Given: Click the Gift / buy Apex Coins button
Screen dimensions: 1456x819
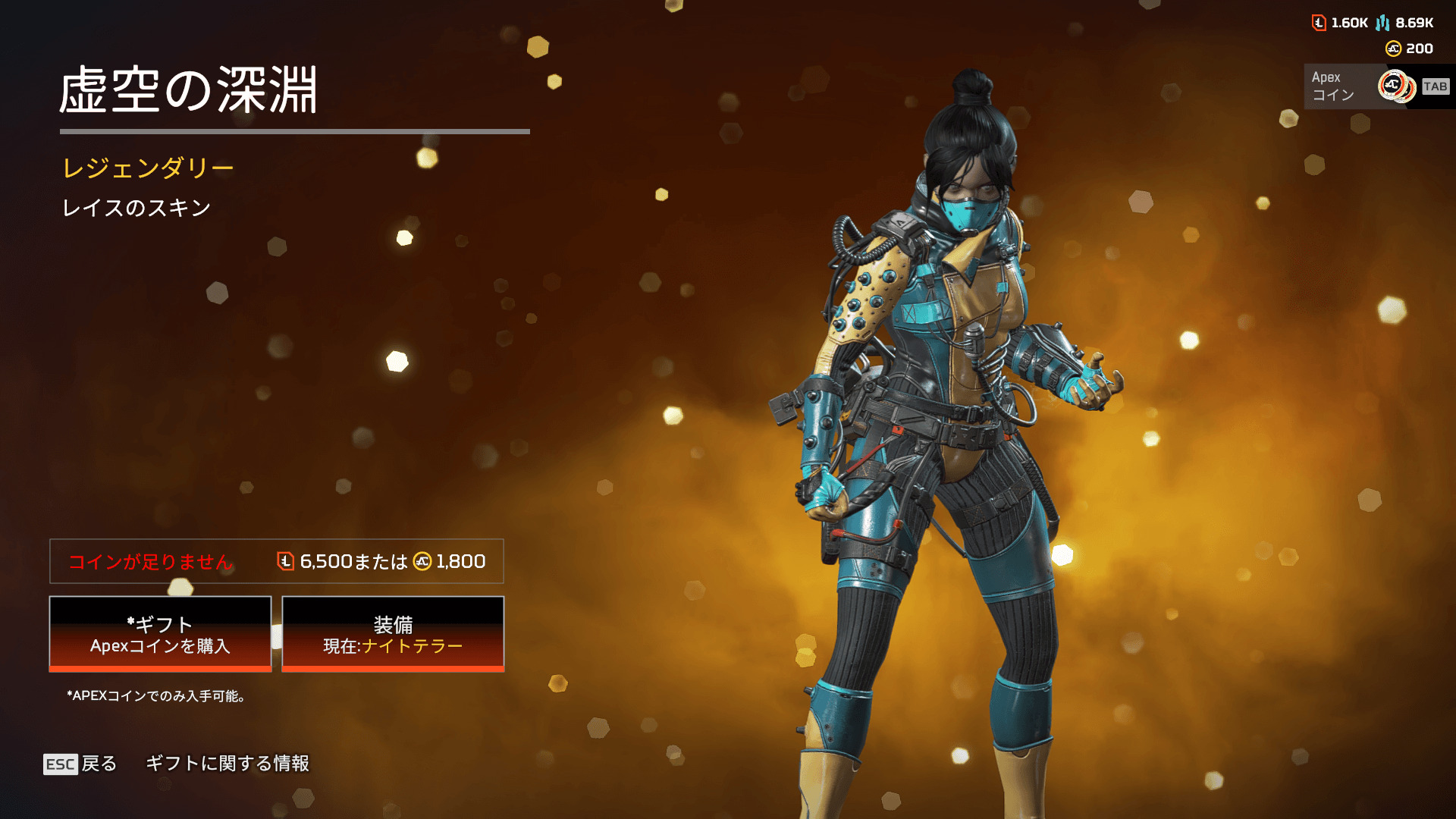Looking at the screenshot, I should pyautogui.click(x=160, y=634).
